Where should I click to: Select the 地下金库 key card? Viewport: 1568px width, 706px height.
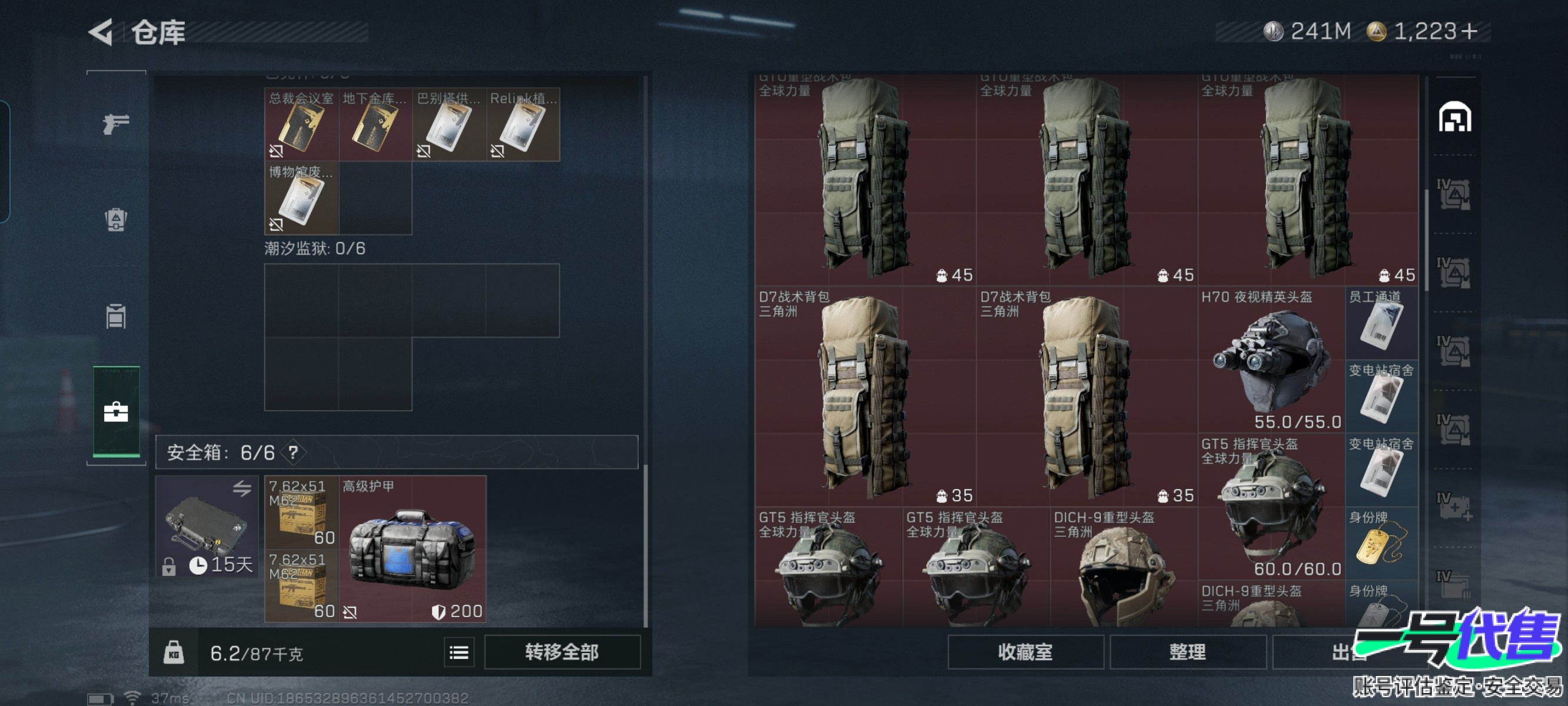tap(375, 125)
